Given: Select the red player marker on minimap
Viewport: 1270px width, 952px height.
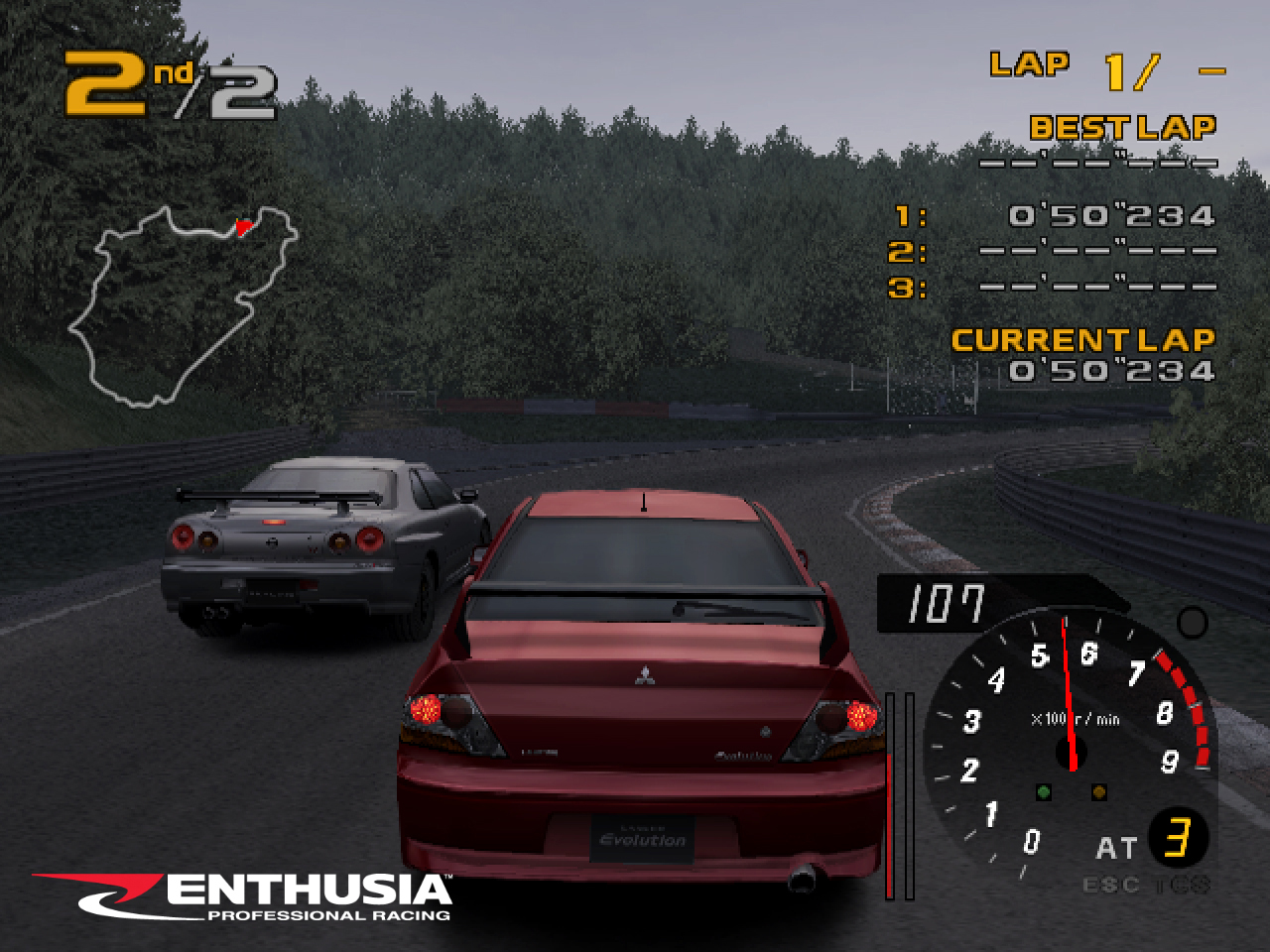Looking at the screenshot, I should pos(241,227).
